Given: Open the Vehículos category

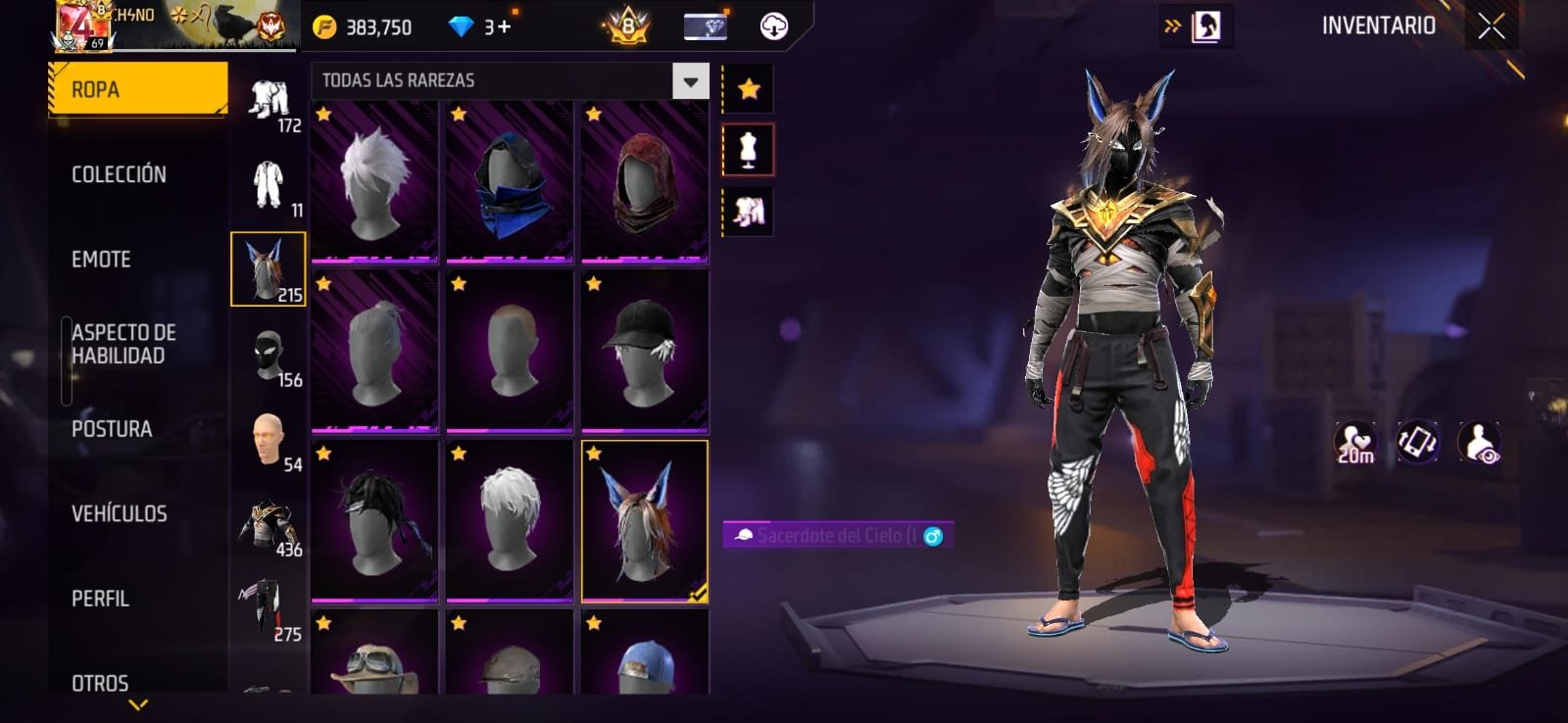Looking at the screenshot, I should coord(119,513).
